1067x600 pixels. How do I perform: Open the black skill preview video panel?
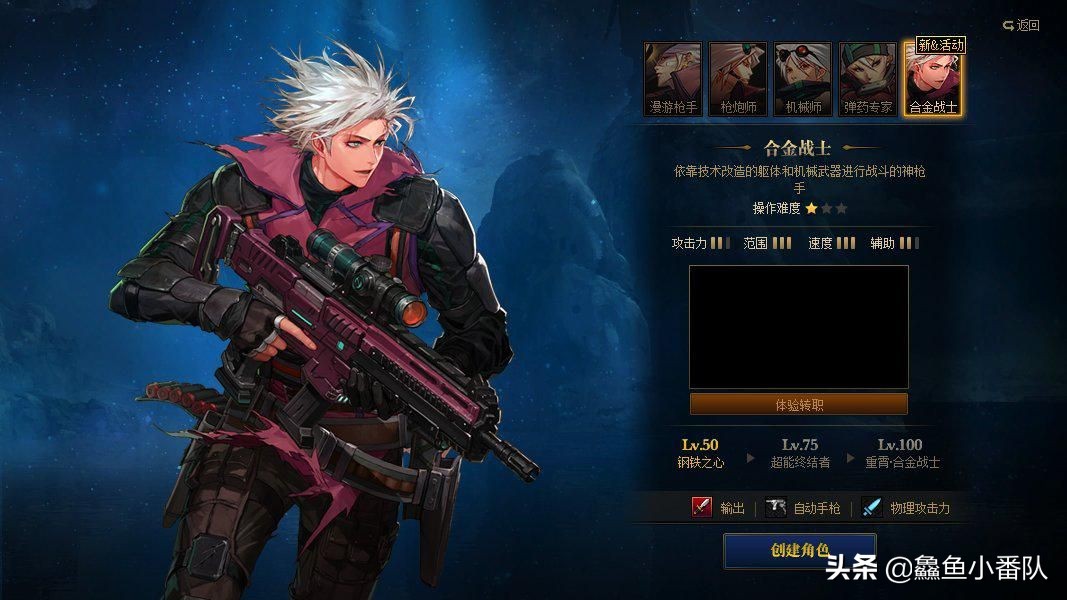tap(799, 327)
